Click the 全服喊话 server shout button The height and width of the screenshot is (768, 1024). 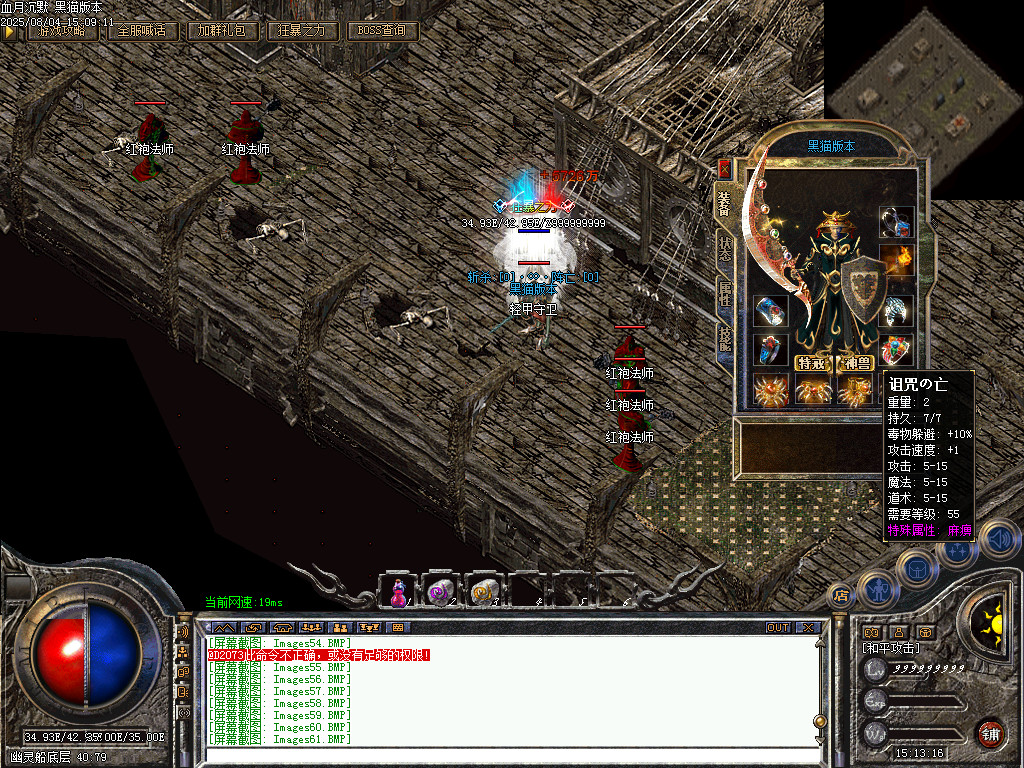(142, 31)
